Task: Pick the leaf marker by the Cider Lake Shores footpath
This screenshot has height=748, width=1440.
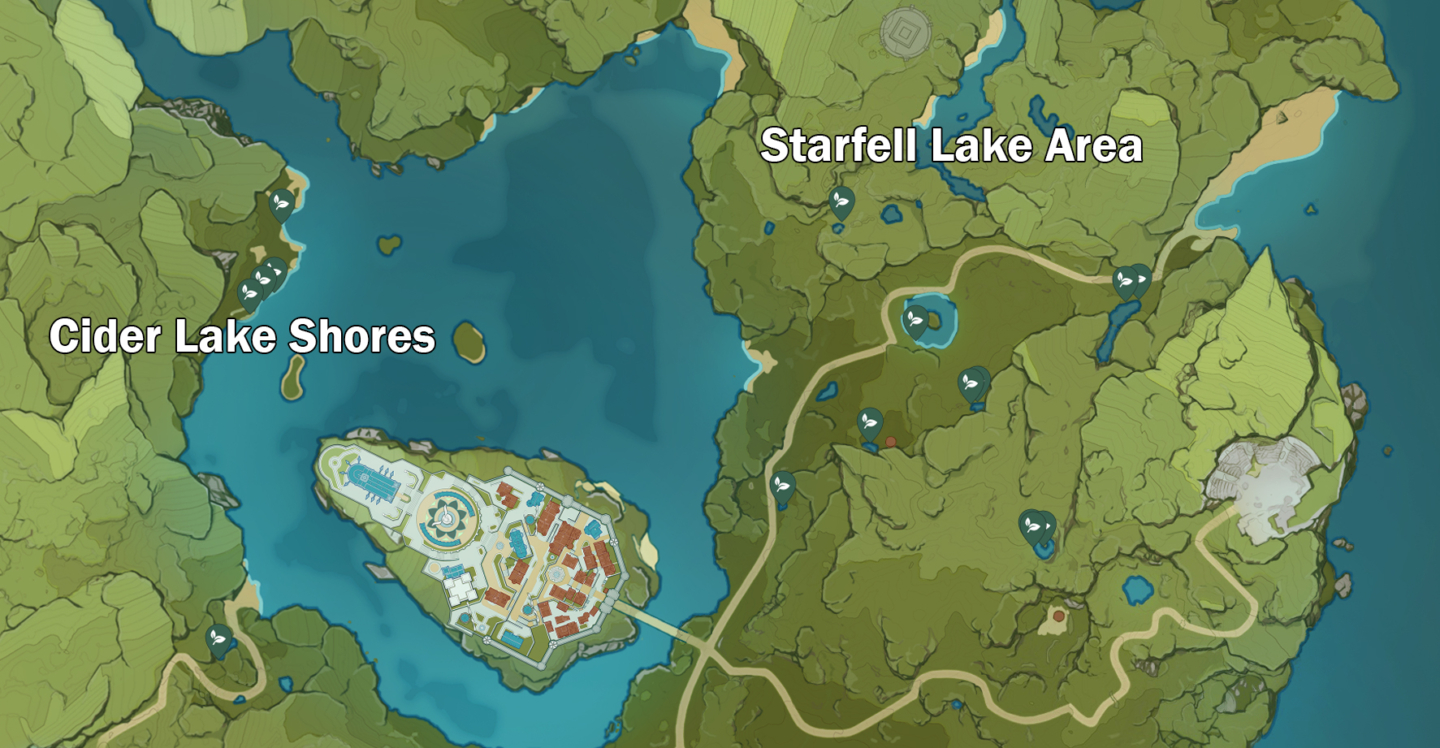Action: [x=218, y=639]
